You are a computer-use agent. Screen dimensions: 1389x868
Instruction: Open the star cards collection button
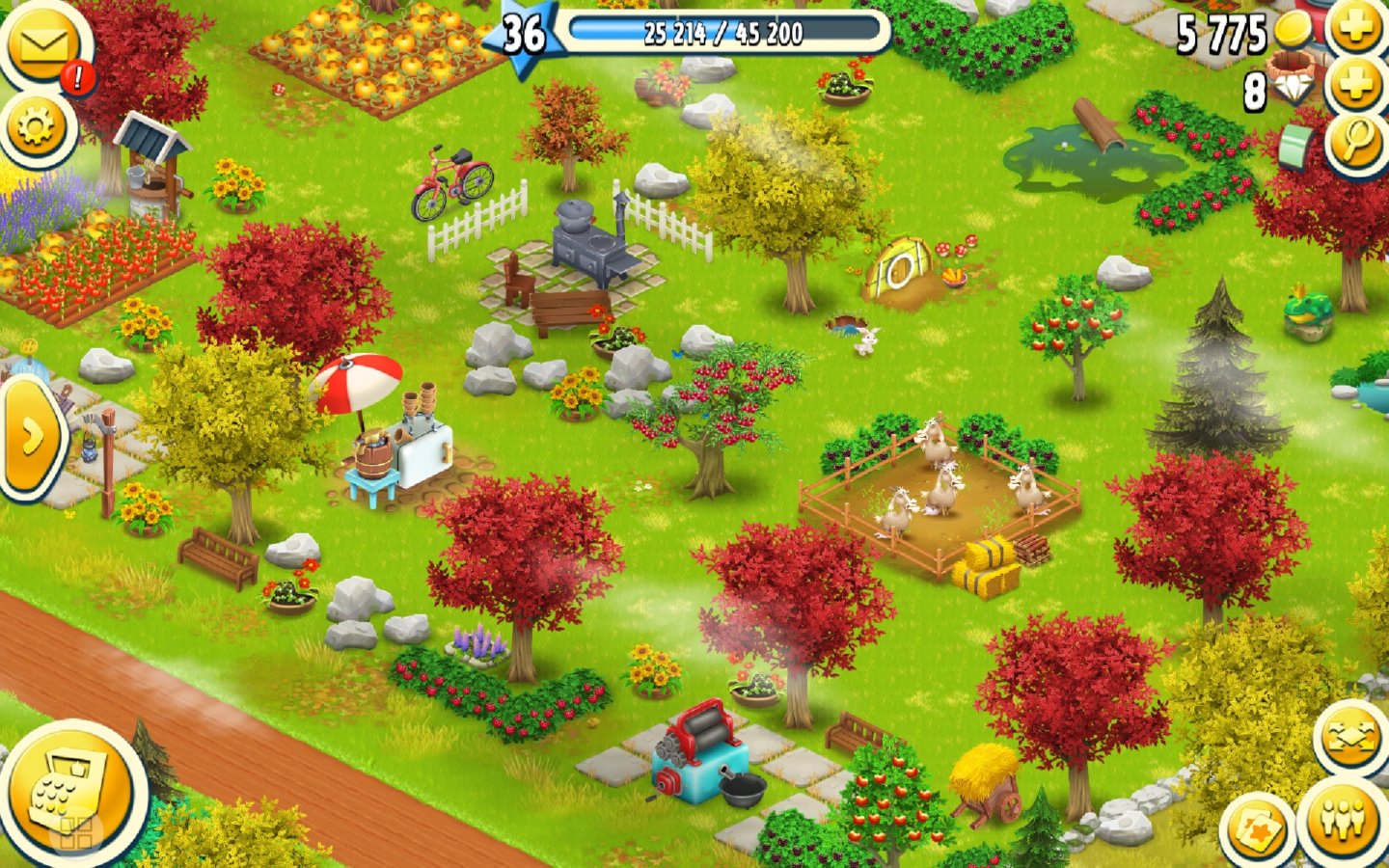1257,829
